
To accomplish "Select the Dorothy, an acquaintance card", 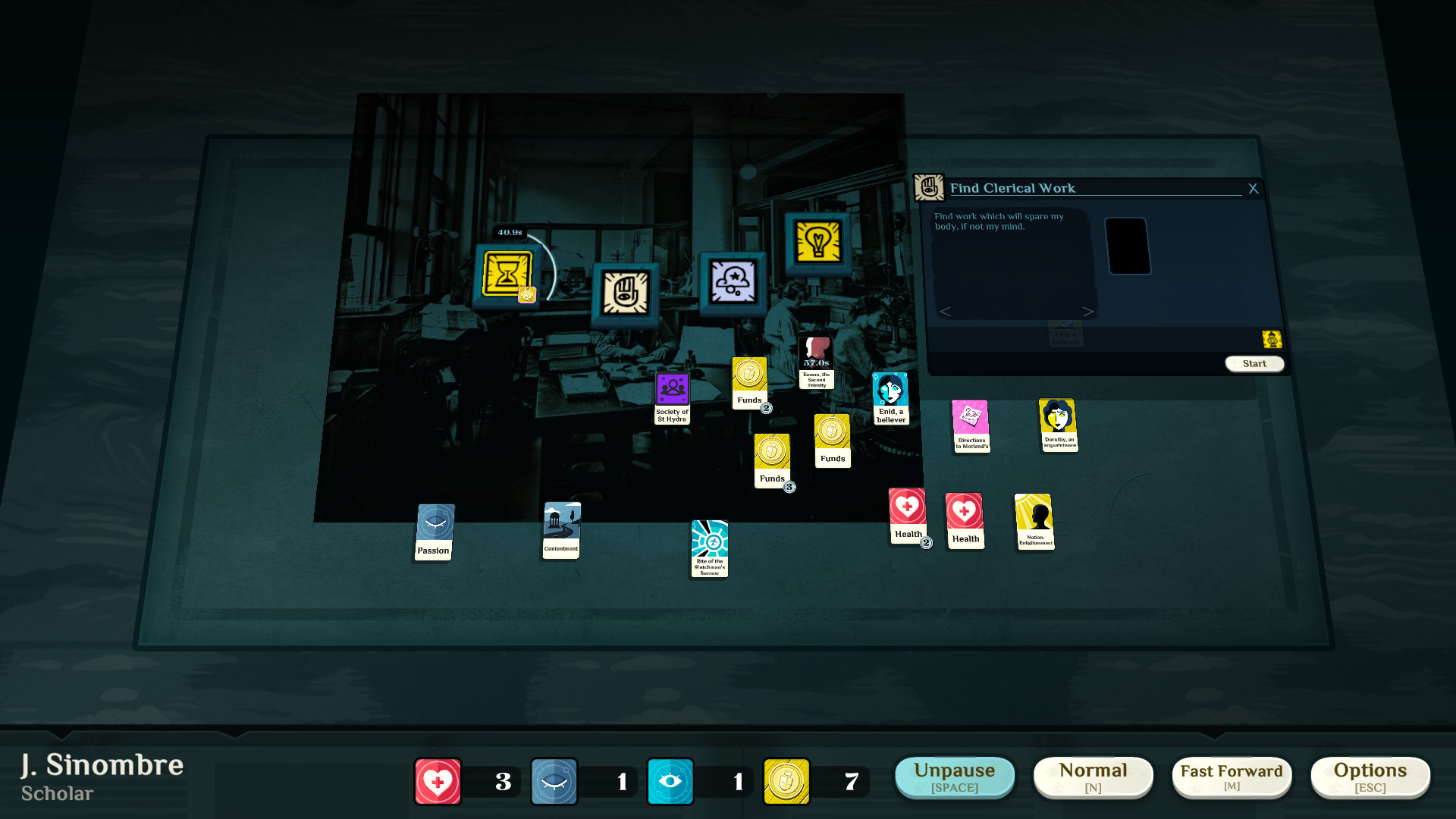I will 1059,425.
